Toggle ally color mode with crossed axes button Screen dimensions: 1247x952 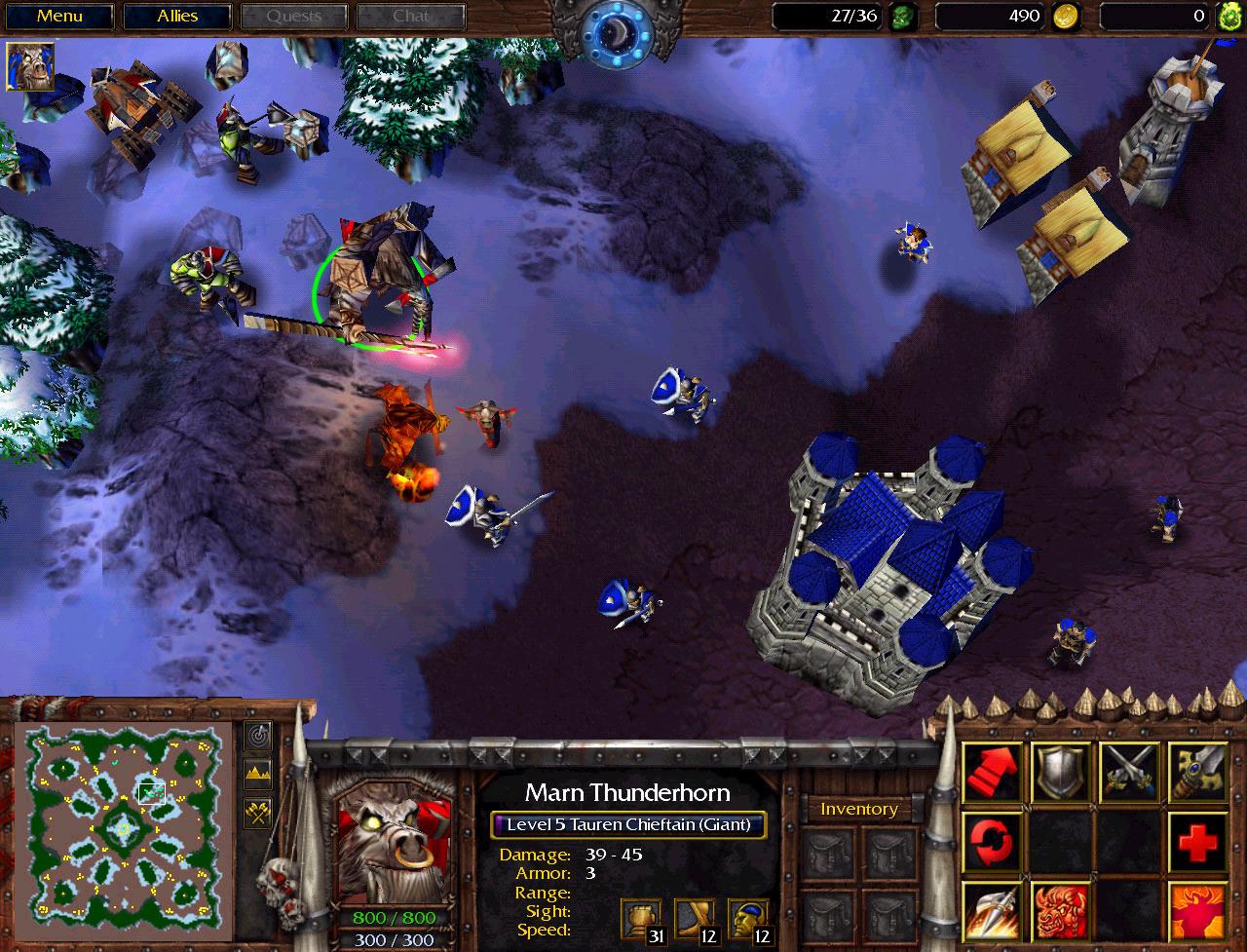point(258,812)
